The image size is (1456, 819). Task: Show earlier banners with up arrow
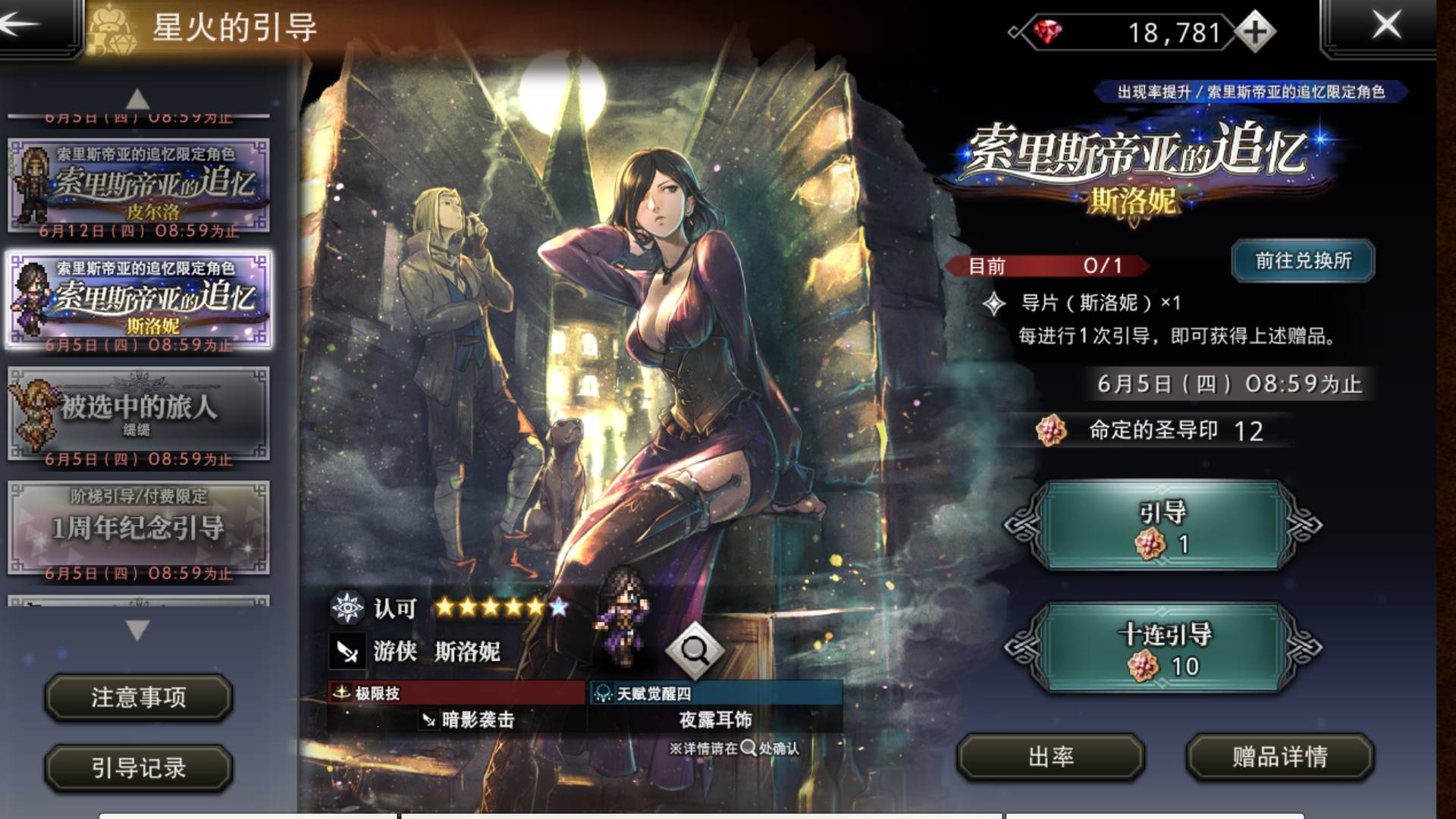pyautogui.click(x=137, y=99)
